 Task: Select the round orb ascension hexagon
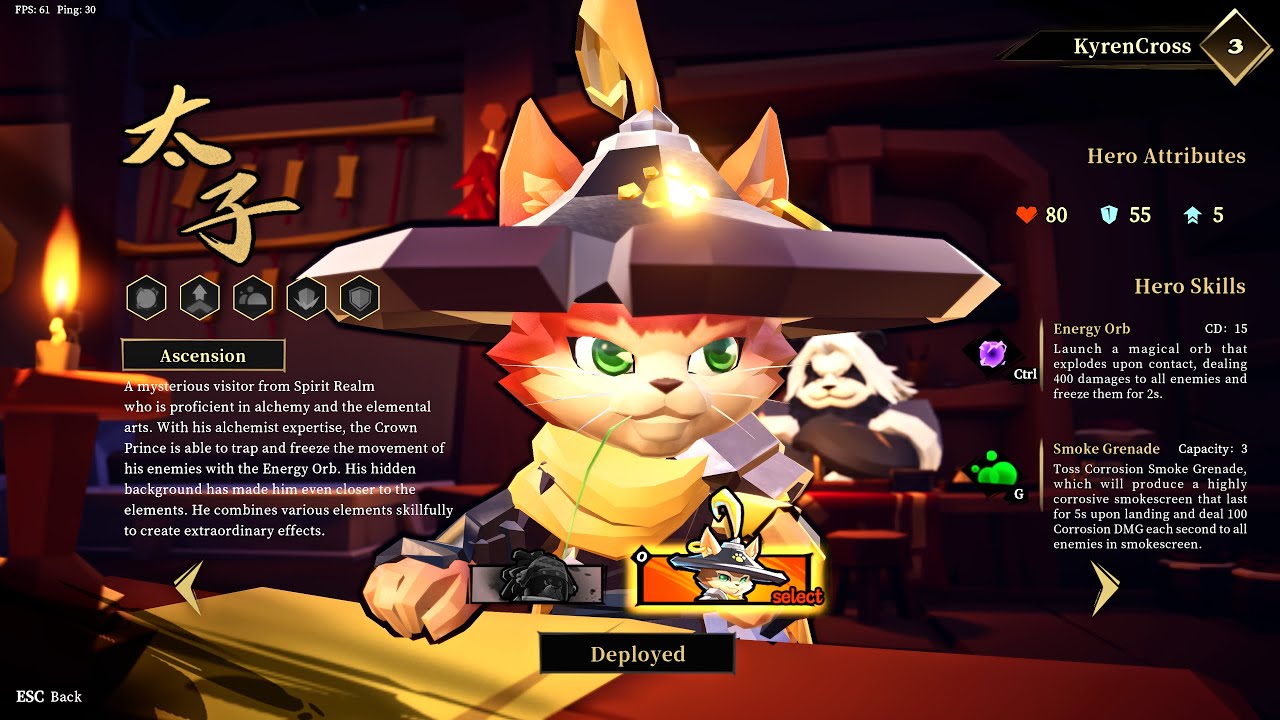[146, 298]
